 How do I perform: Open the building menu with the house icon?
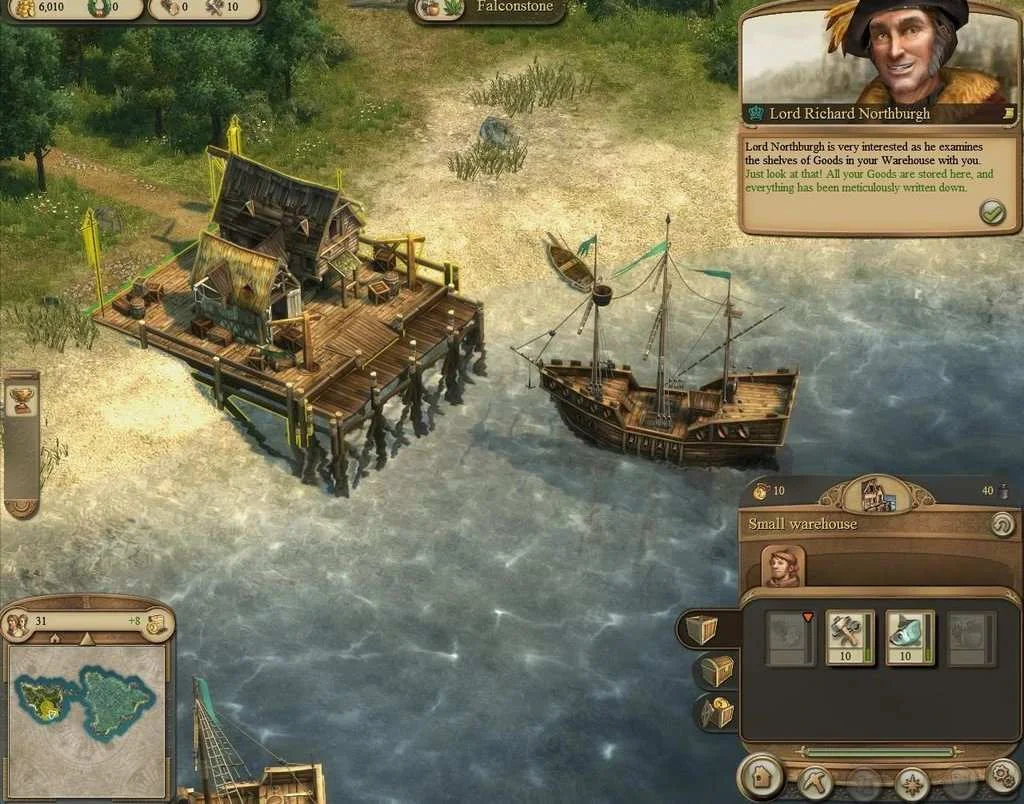[x=761, y=777]
